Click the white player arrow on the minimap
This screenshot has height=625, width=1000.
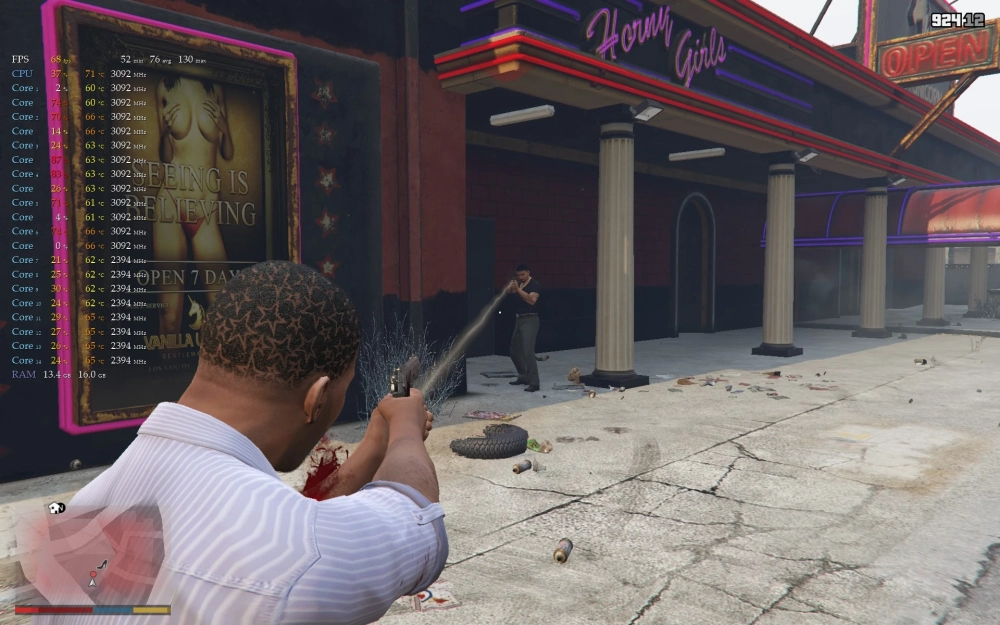[x=92, y=583]
